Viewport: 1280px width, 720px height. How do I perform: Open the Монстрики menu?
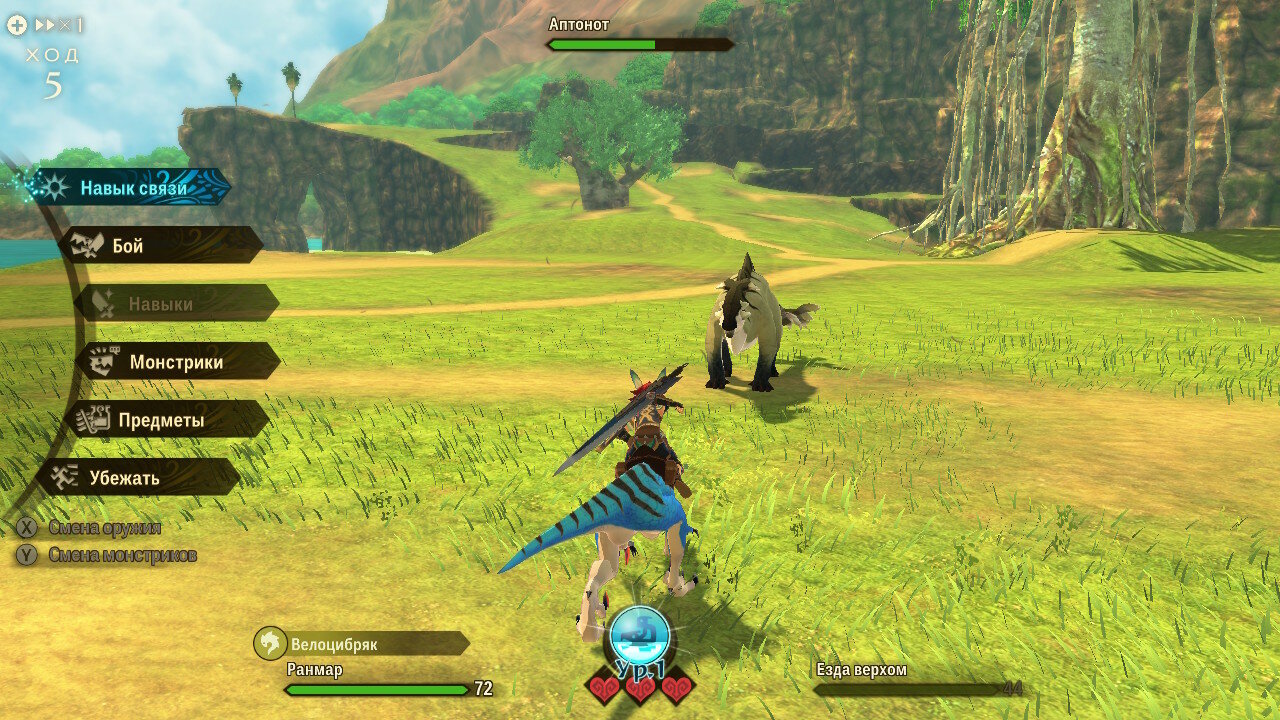click(177, 361)
